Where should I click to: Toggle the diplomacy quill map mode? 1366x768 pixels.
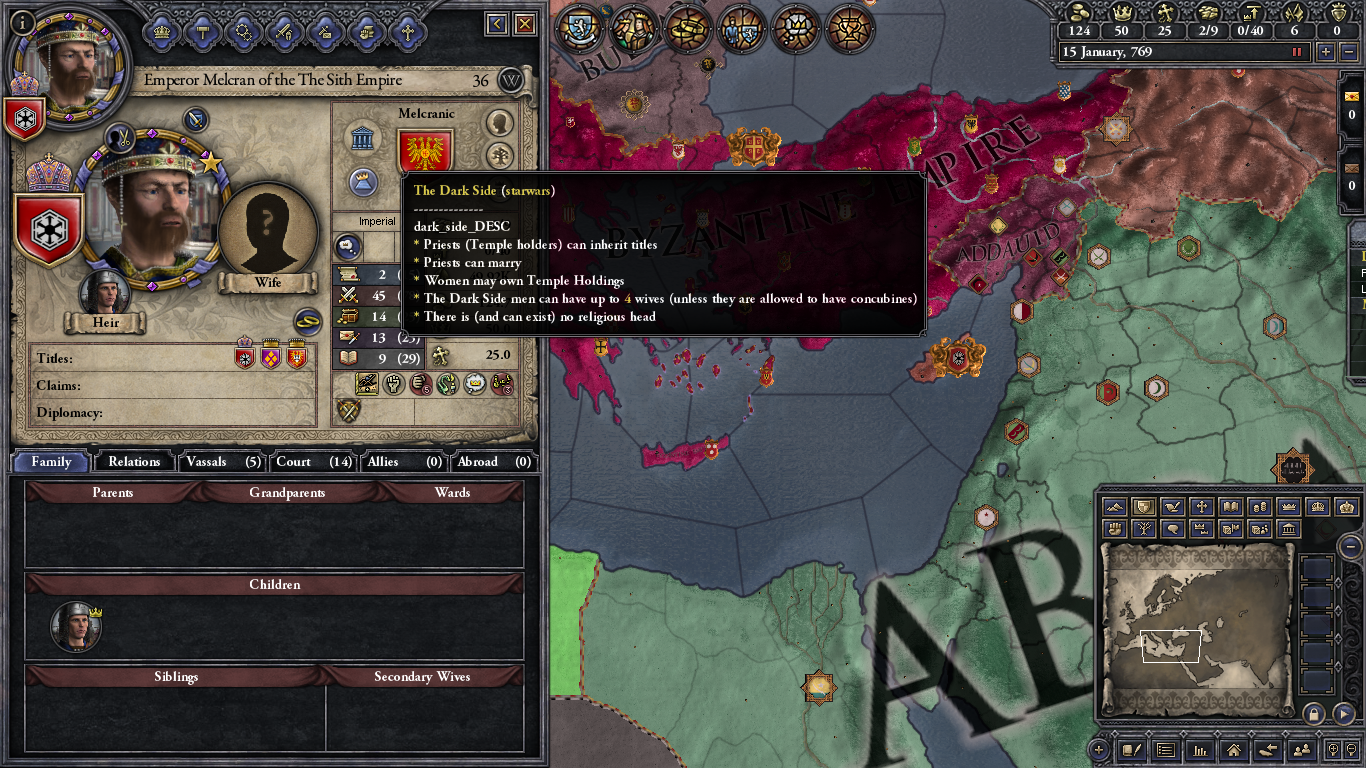[x=1173, y=506]
